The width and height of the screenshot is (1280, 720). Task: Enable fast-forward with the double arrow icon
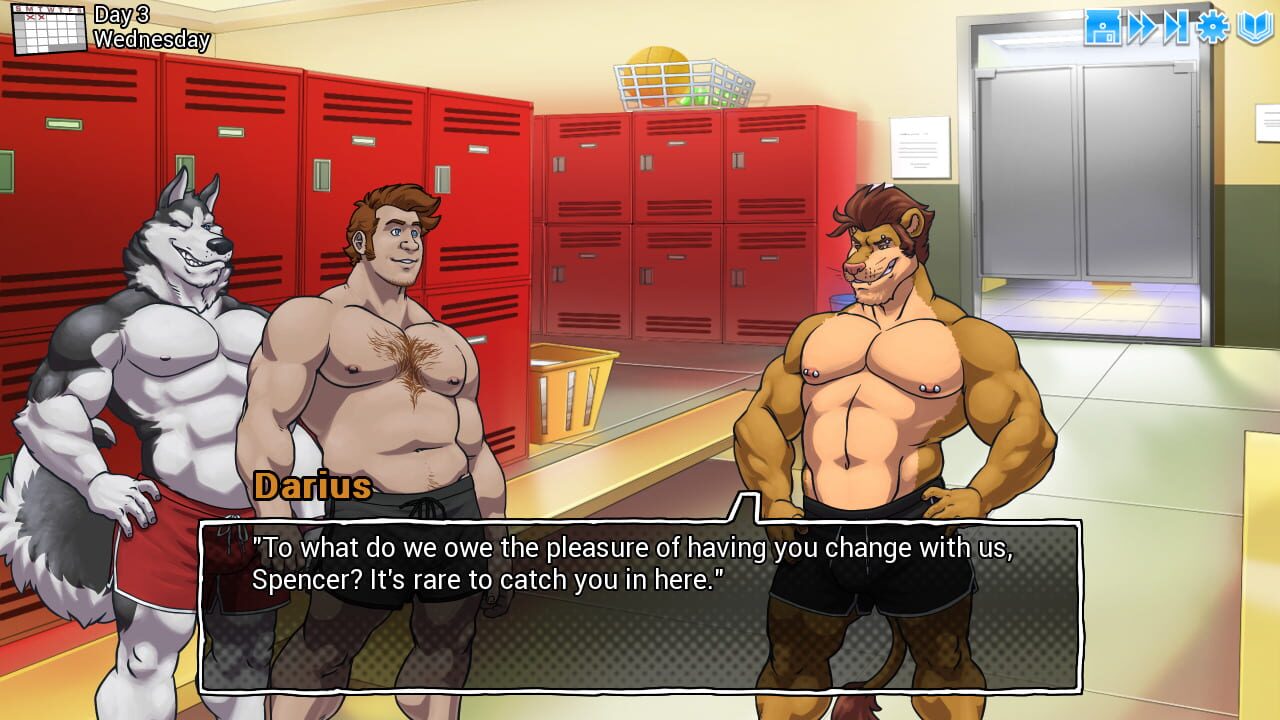click(x=1143, y=28)
